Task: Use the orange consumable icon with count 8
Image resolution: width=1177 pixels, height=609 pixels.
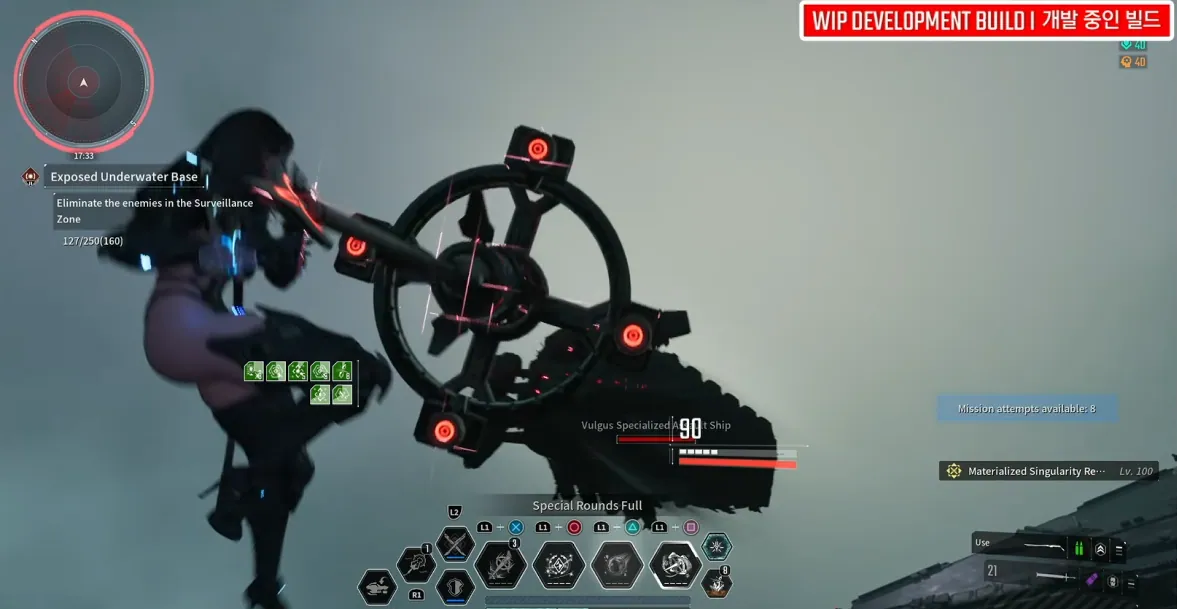Action: [716, 583]
